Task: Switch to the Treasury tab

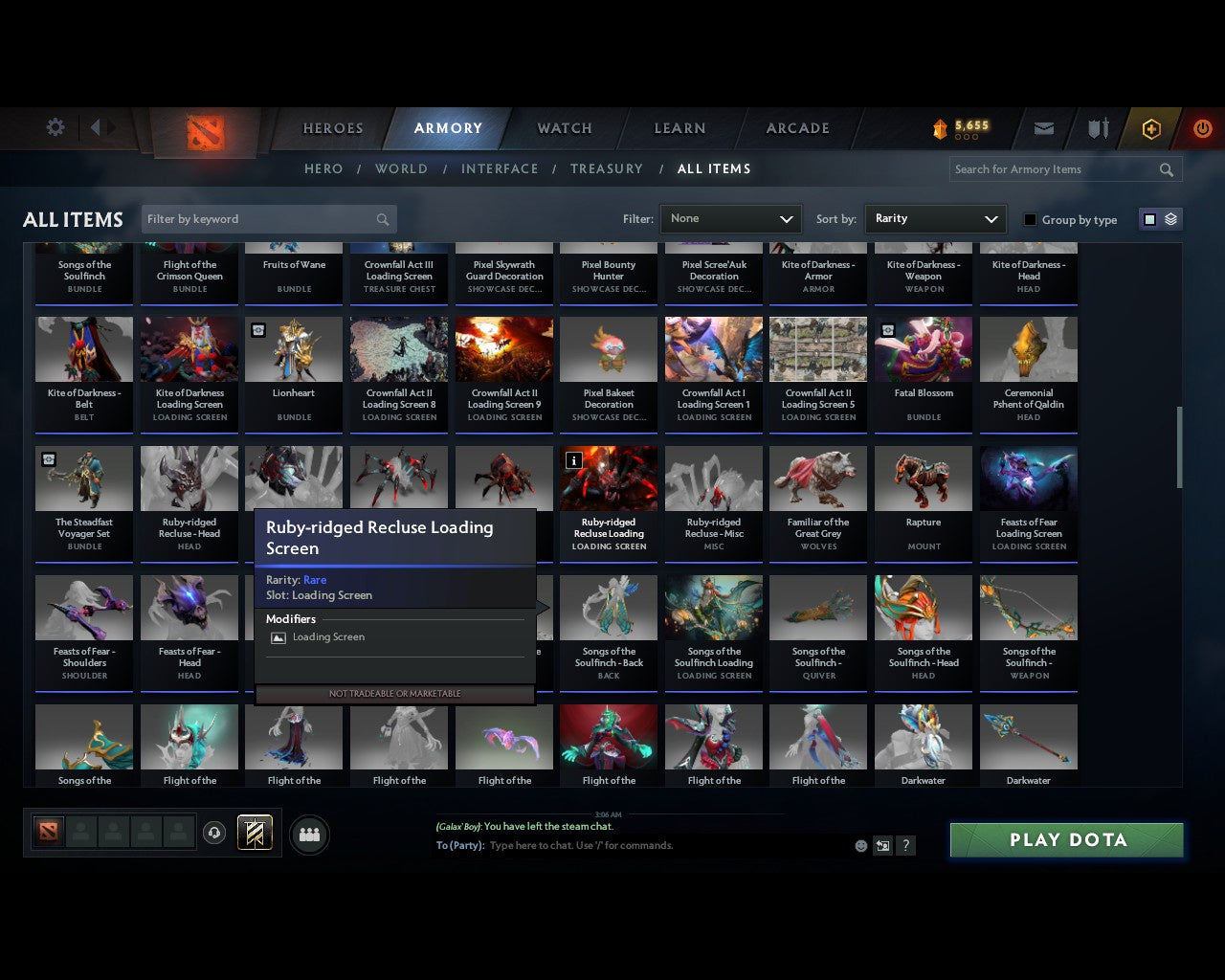Action: (x=606, y=168)
